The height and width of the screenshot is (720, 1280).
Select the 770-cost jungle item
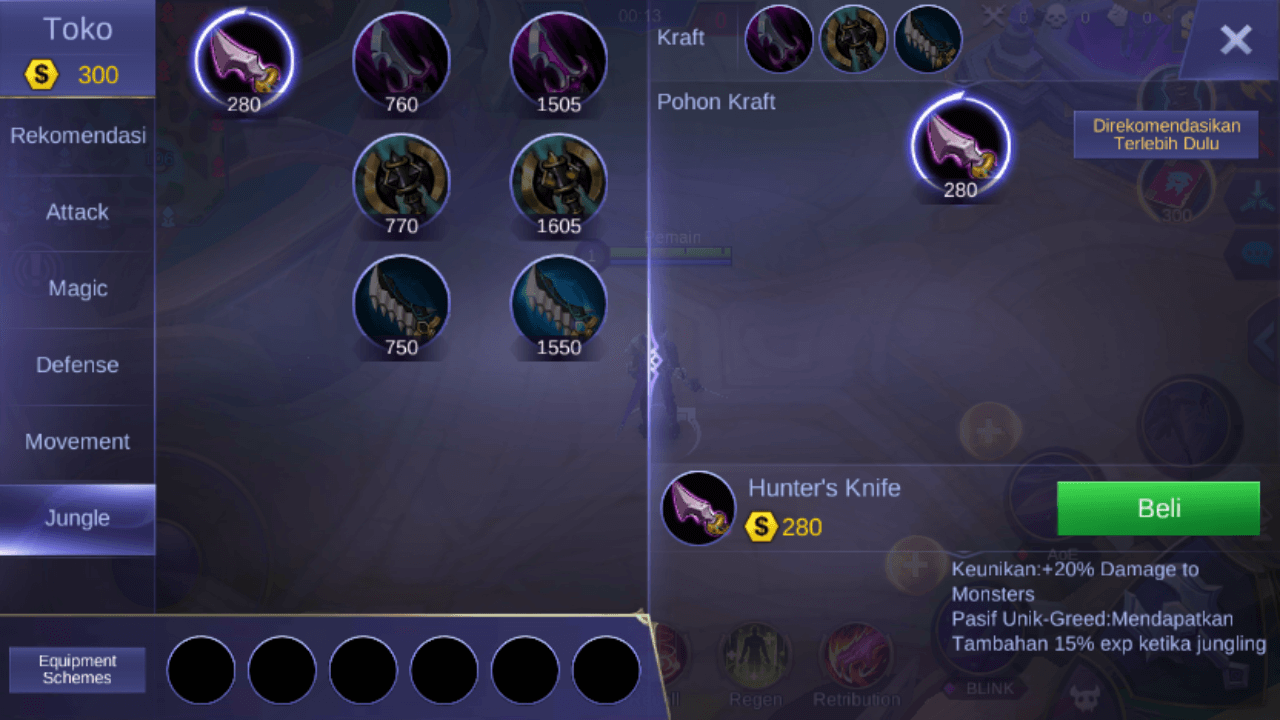tap(401, 182)
